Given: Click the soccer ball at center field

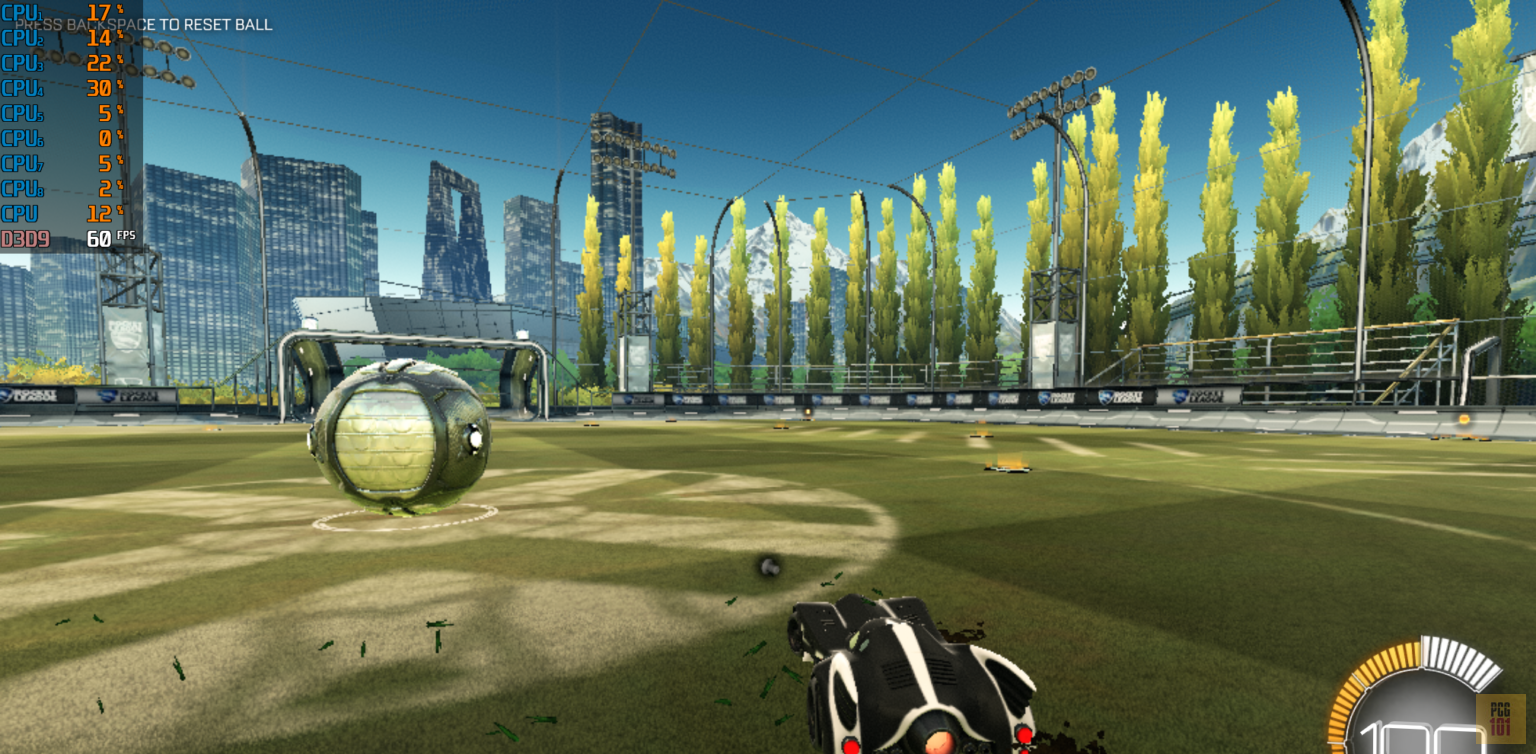Looking at the screenshot, I should pos(398,437).
